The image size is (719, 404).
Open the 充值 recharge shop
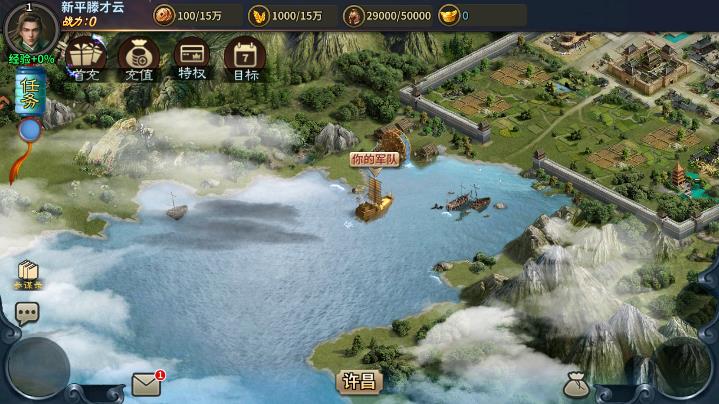[x=139, y=58]
